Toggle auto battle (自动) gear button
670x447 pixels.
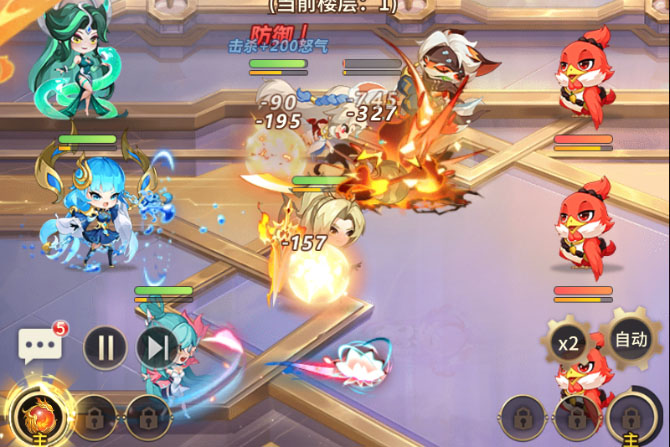630,340
